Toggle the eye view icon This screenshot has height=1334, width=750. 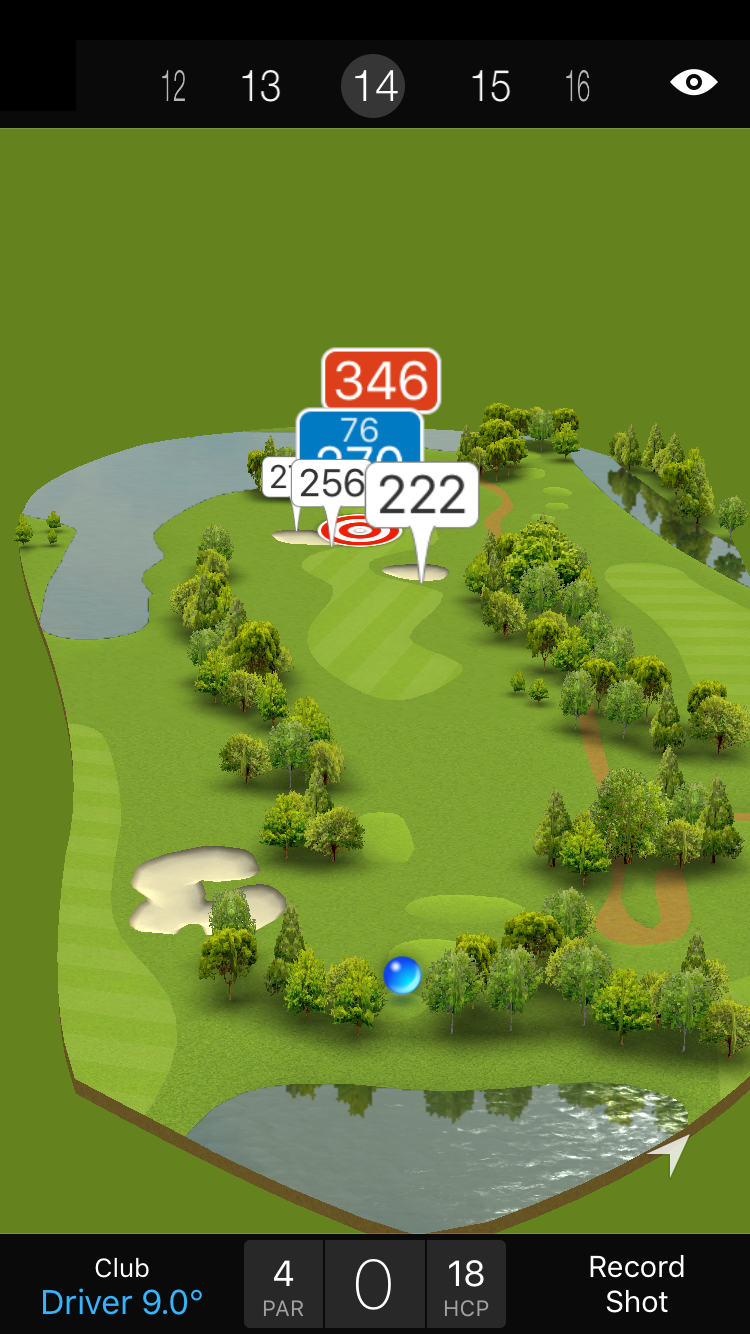(693, 82)
